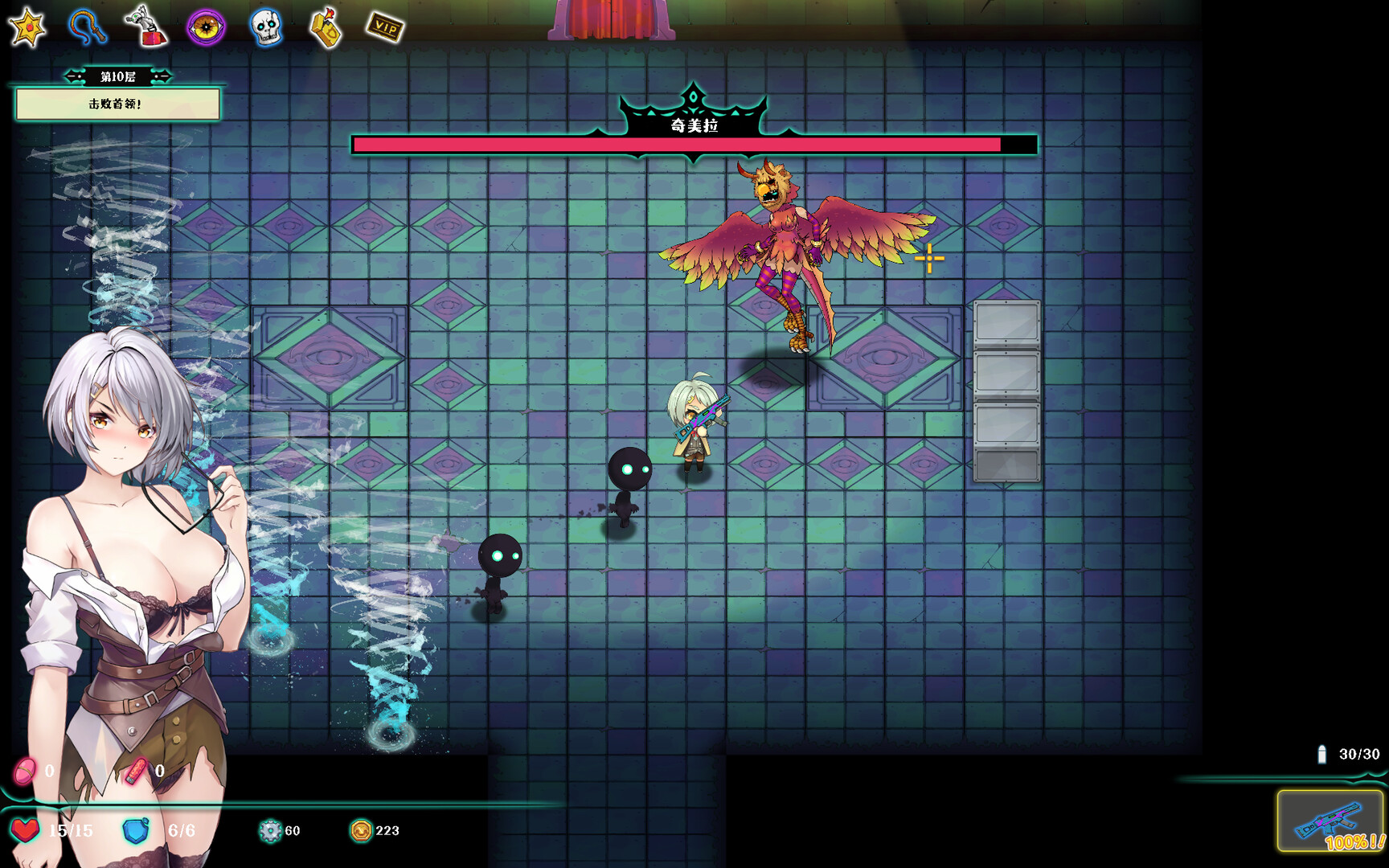The image size is (1389, 868).
Task: Click the pink pill consumable icon
Action: click(x=24, y=771)
